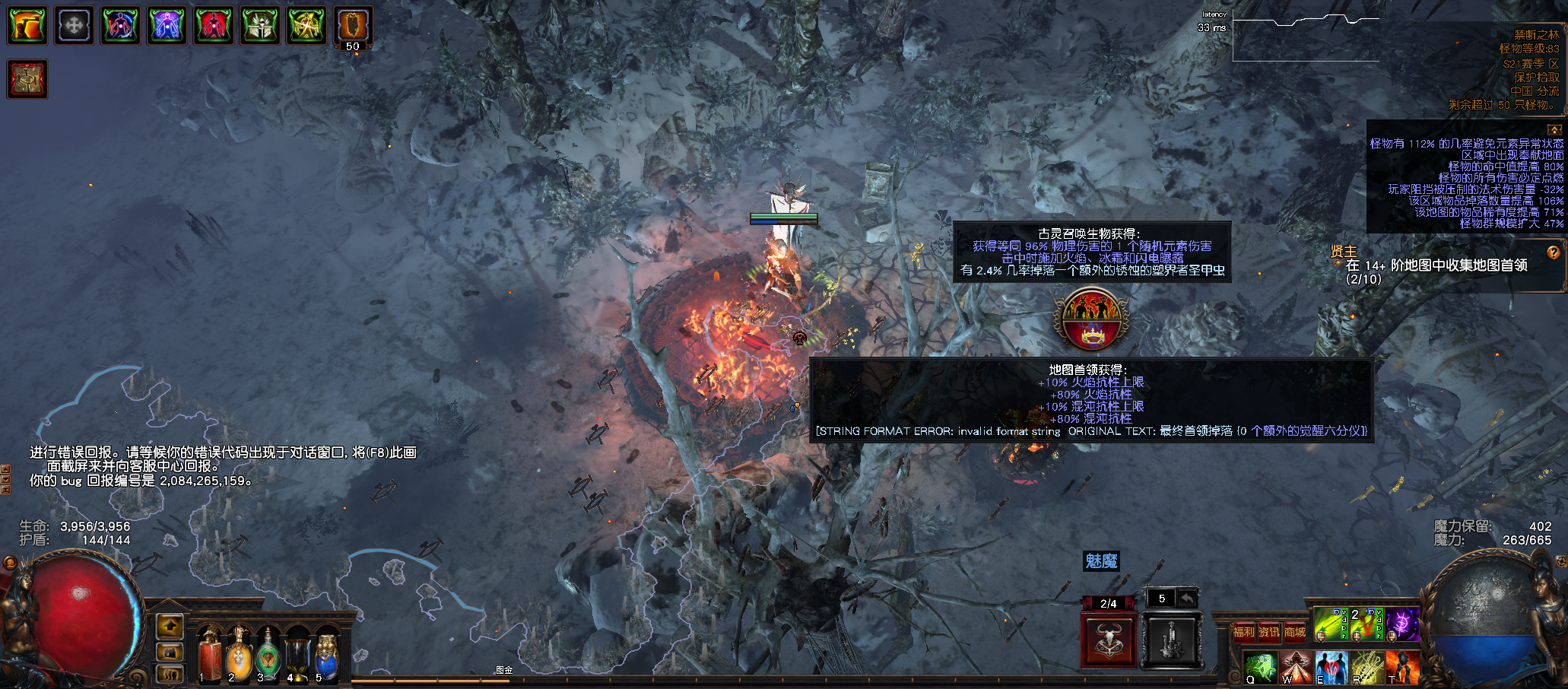
Task: Use the red flask in slot 1
Action: [211, 654]
